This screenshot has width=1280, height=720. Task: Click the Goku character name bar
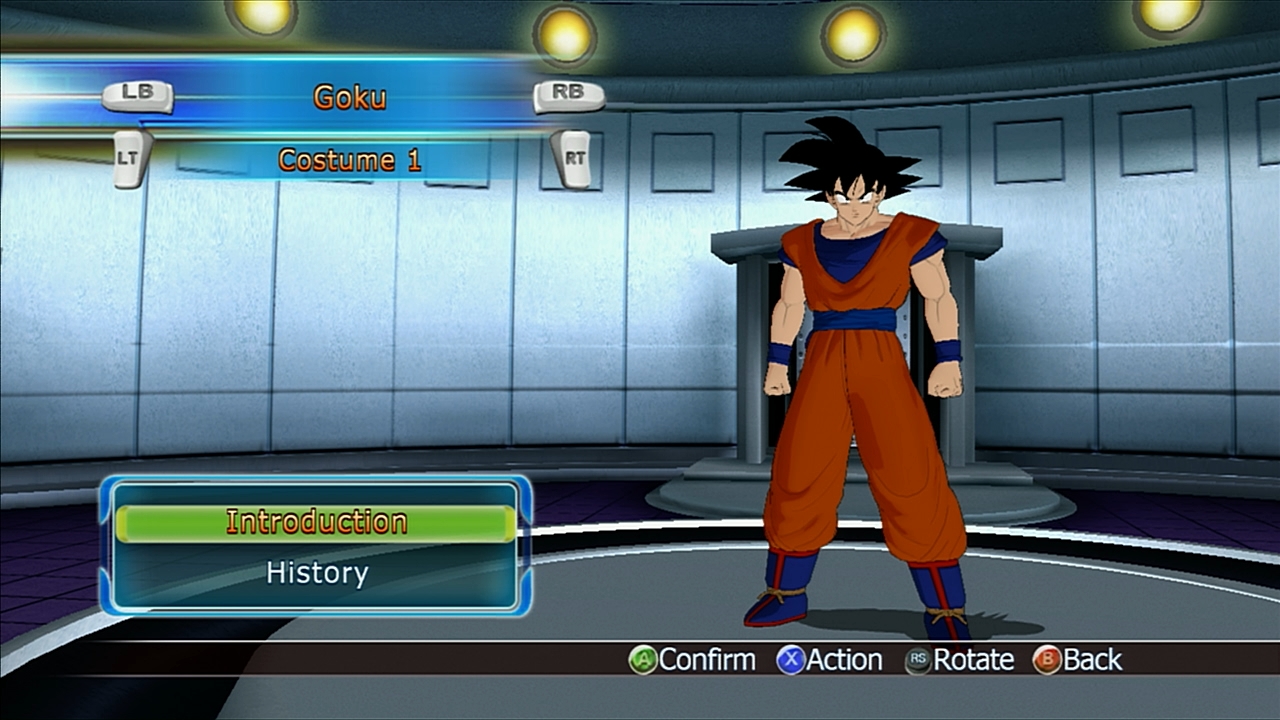[350, 97]
